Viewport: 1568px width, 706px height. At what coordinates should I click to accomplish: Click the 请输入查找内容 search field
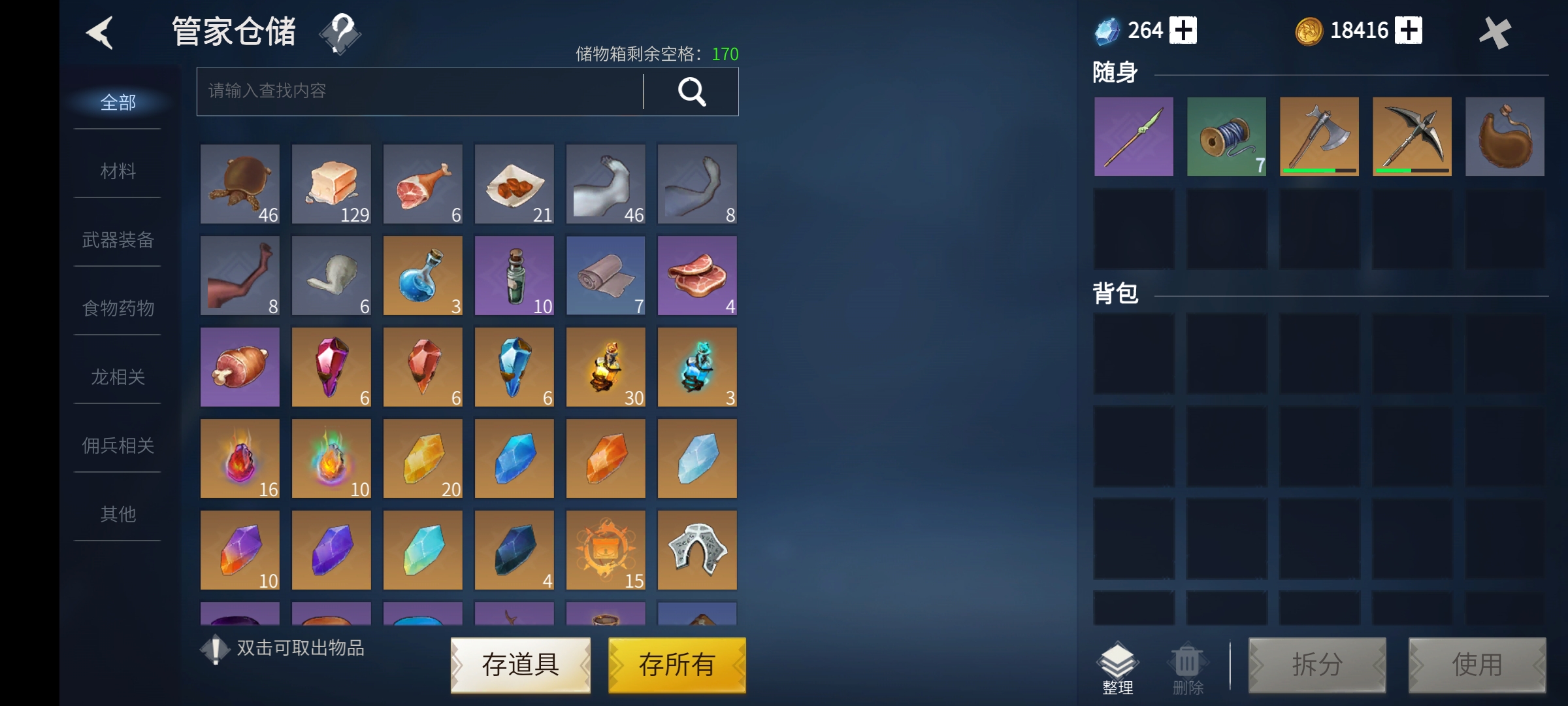click(418, 92)
